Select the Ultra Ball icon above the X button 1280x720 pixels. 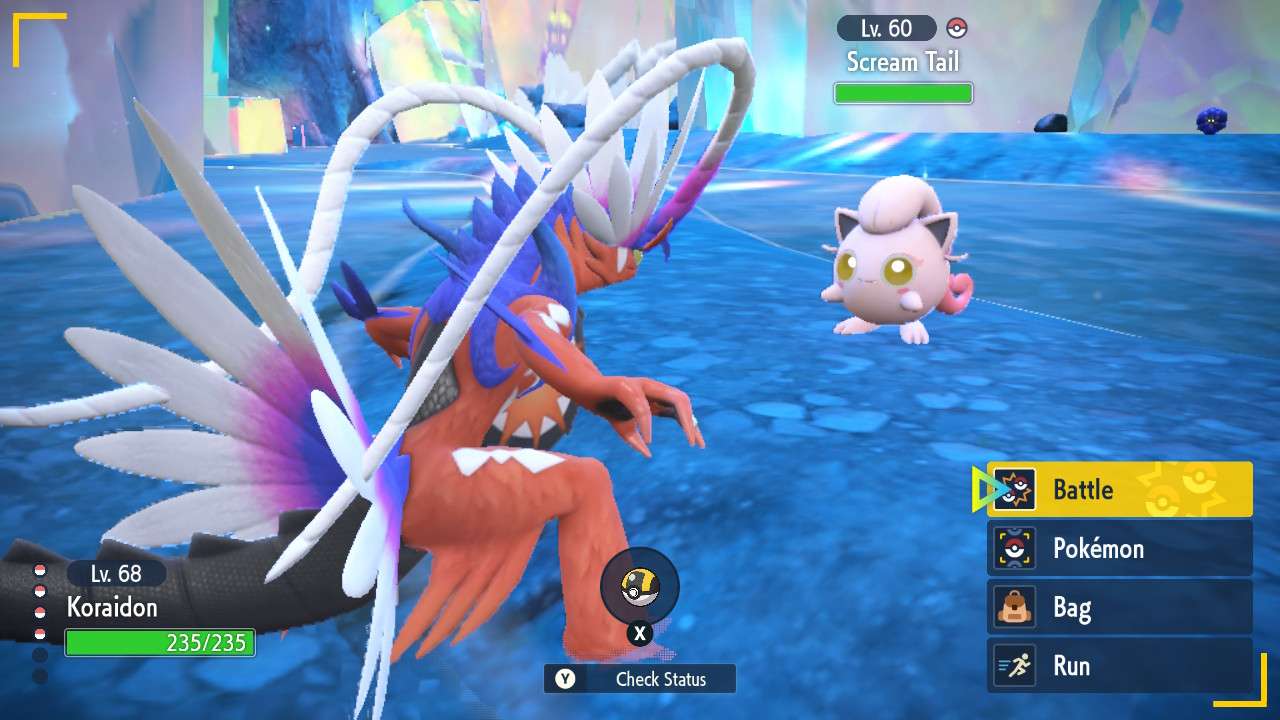(x=639, y=590)
